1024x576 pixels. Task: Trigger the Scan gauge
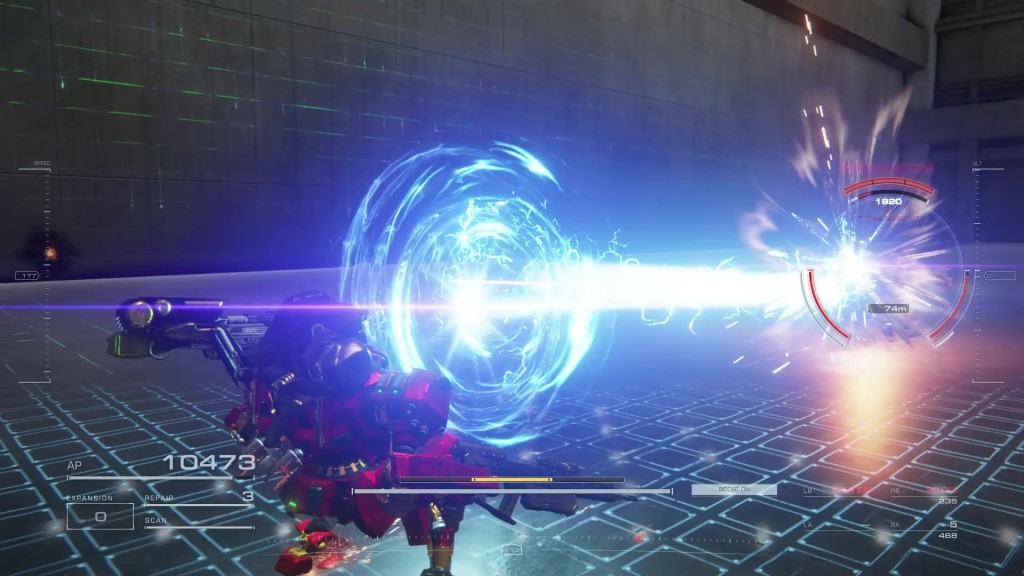pos(198,521)
